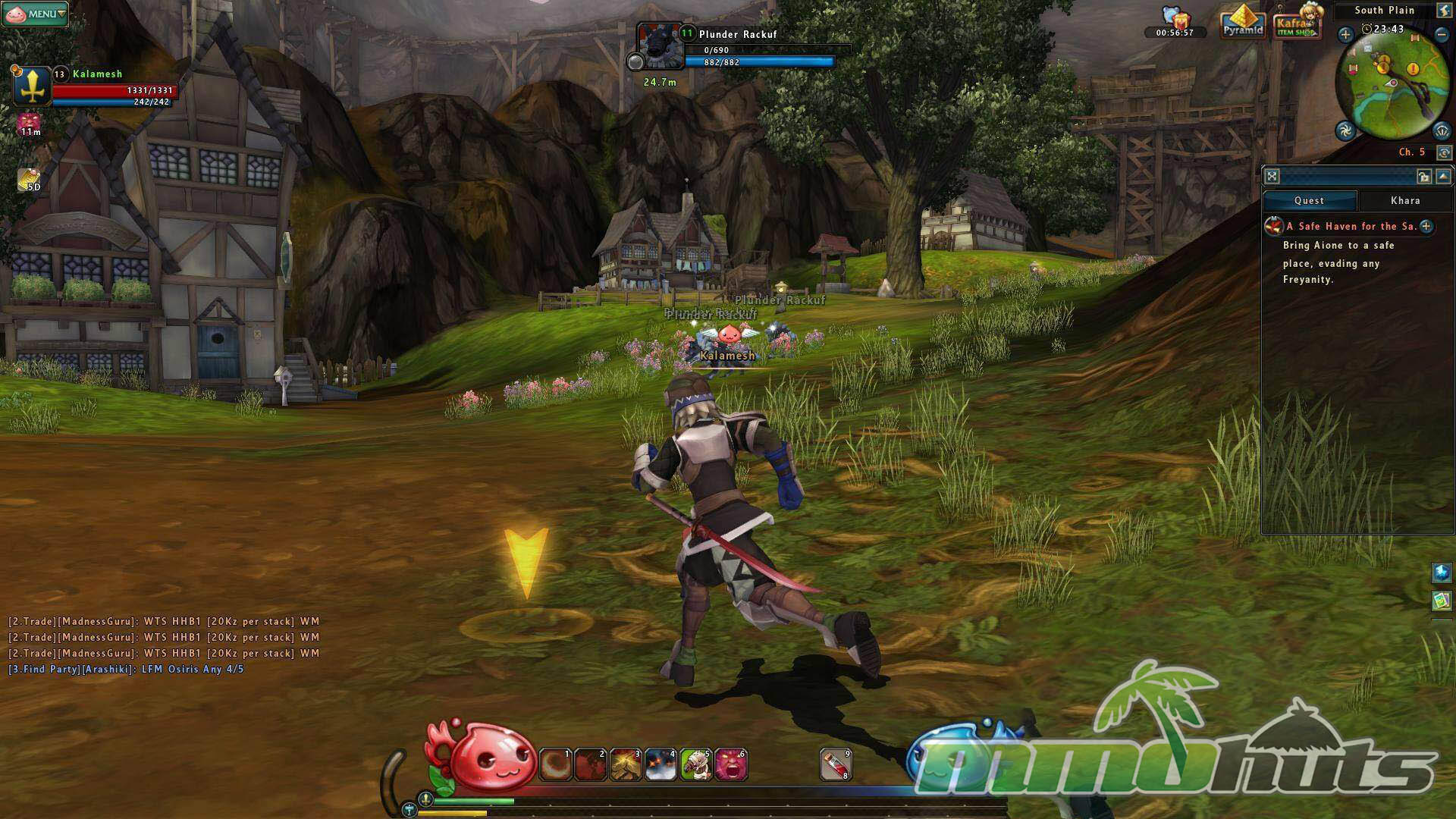Activate the screaming red face skill slot 6
Screen dimensions: 1456x819
tap(731, 764)
